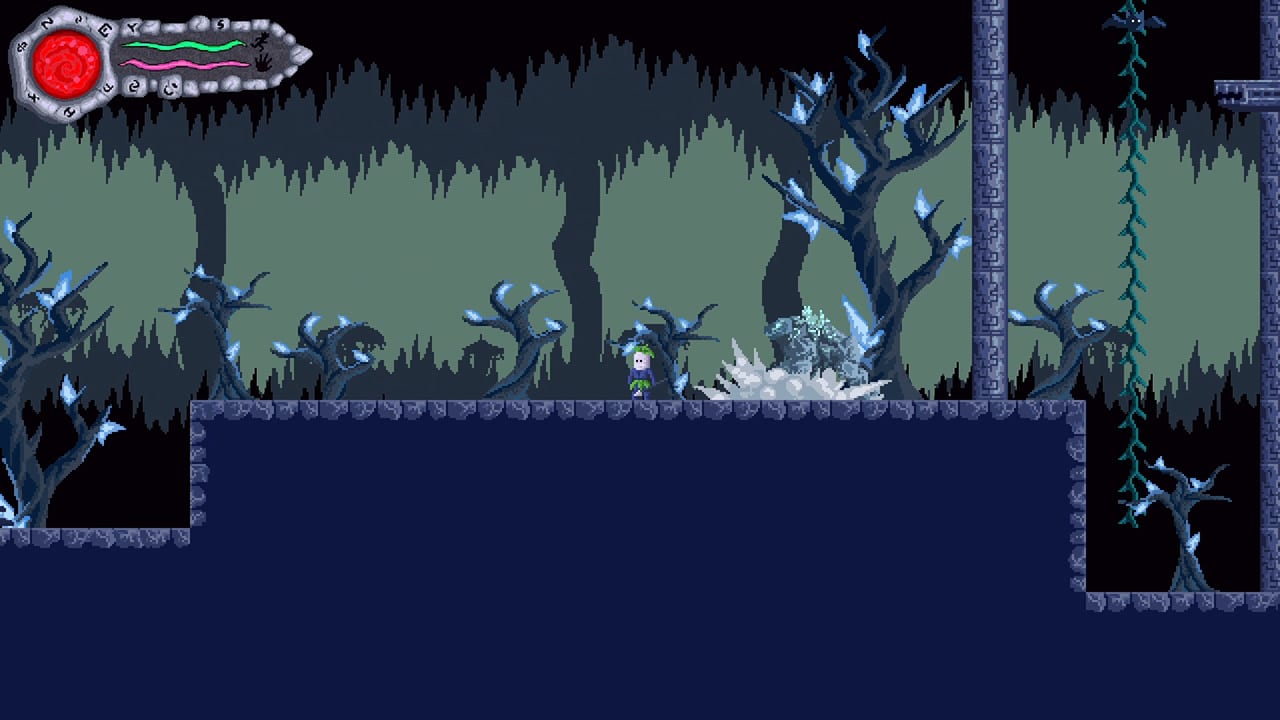This screenshot has width=1280, height=720.
Task: Click the 'Y' rune stone on the HUD frame
Action: click(134, 25)
